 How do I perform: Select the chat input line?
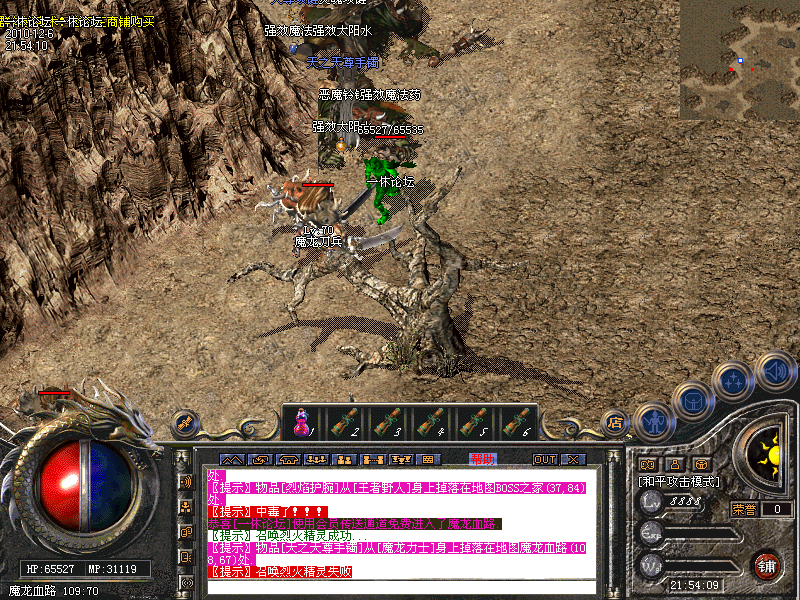[400, 586]
